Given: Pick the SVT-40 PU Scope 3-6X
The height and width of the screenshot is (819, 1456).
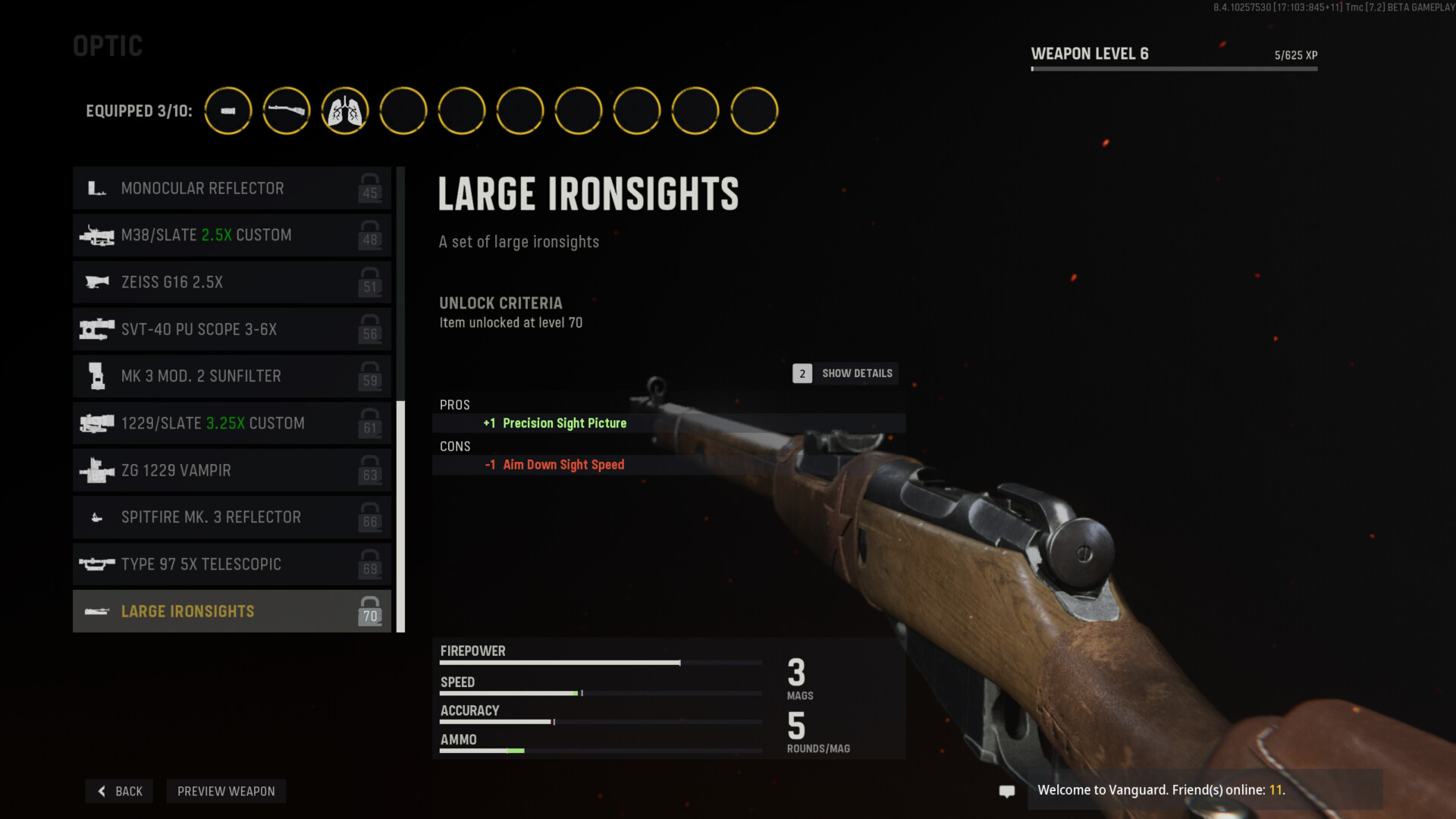Looking at the screenshot, I should [231, 329].
